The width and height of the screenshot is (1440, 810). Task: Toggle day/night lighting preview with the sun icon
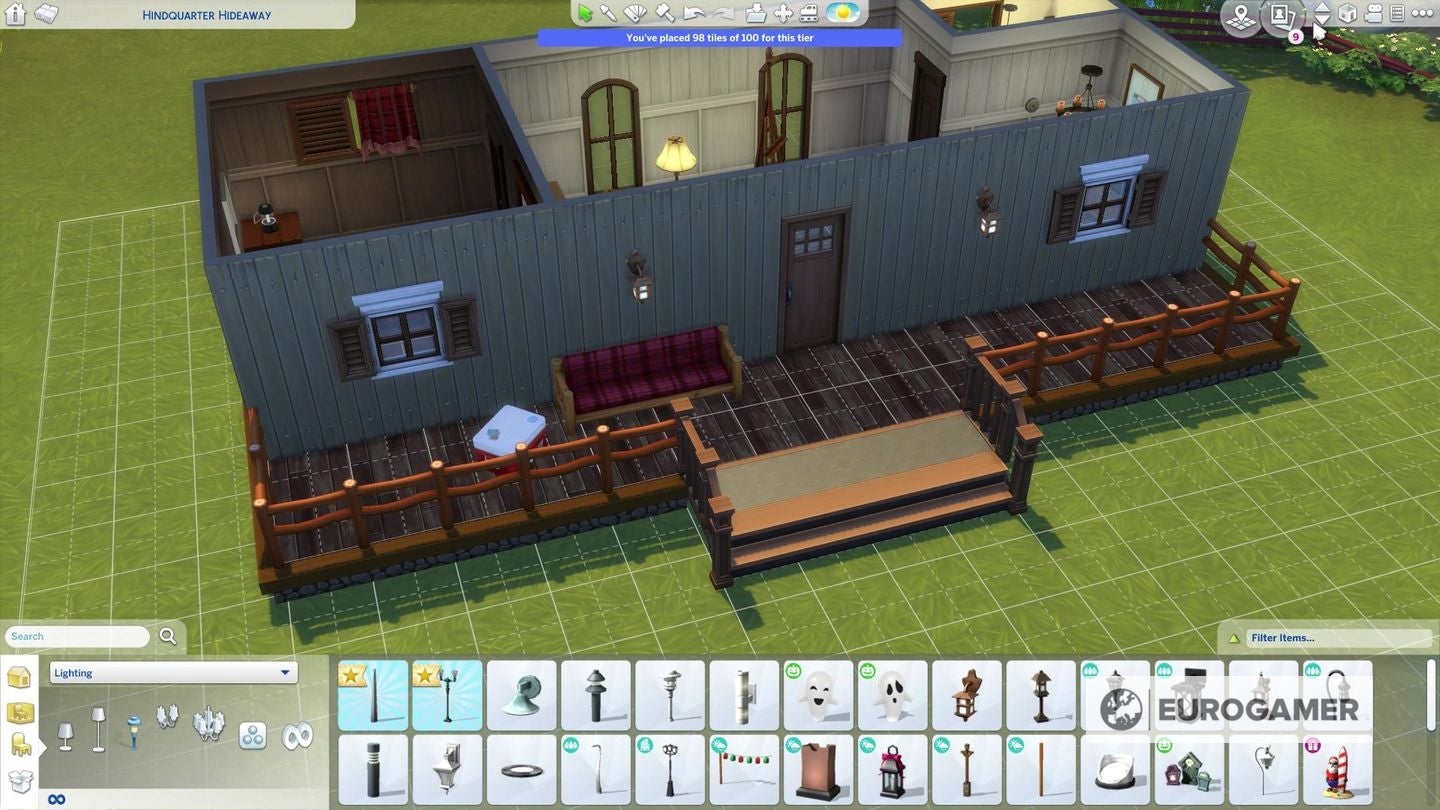(841, 13)
